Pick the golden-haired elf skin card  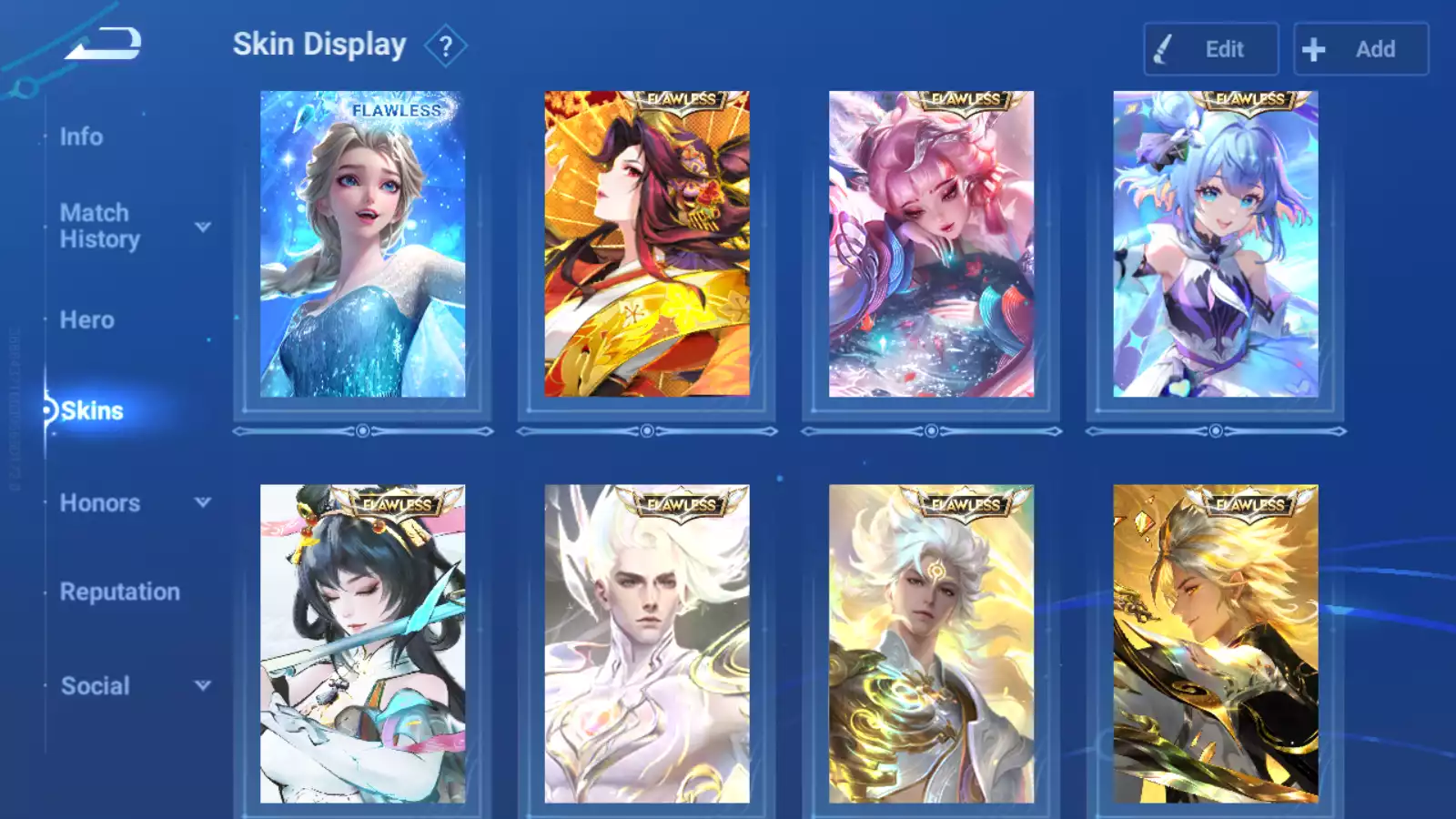click(1215, 644)
